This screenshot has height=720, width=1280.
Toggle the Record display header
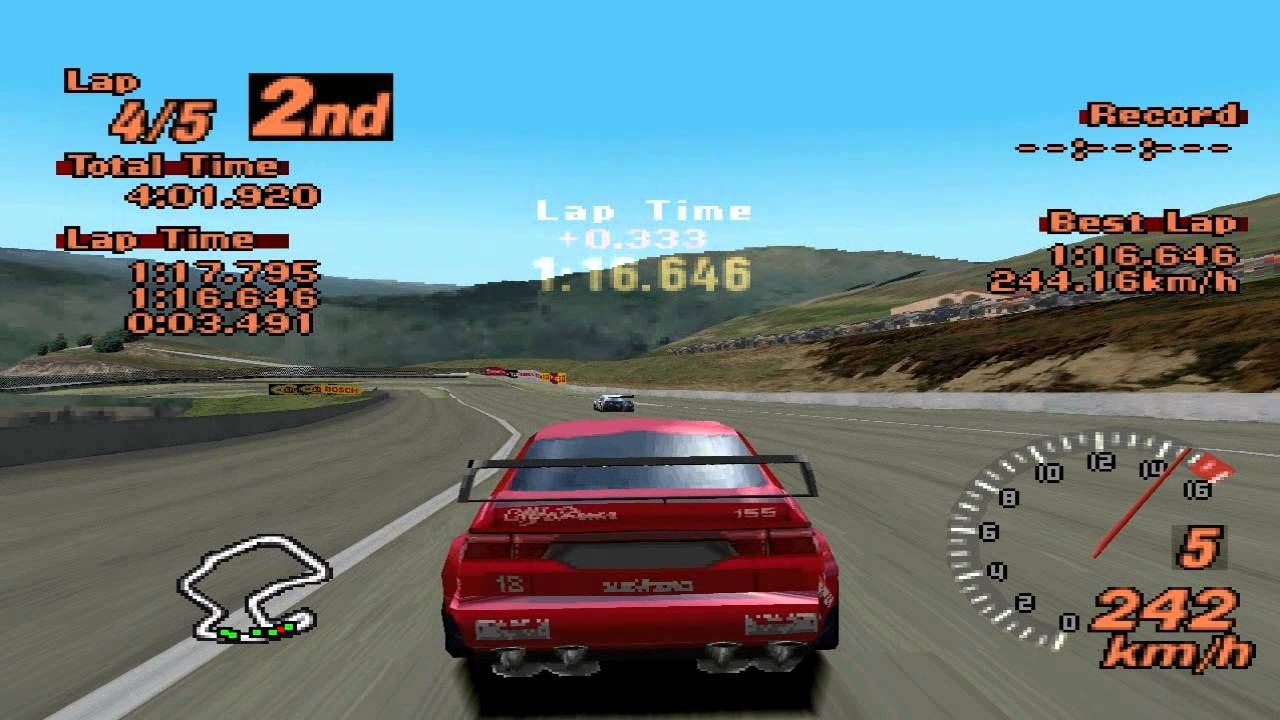click(x=1160, y=115)
